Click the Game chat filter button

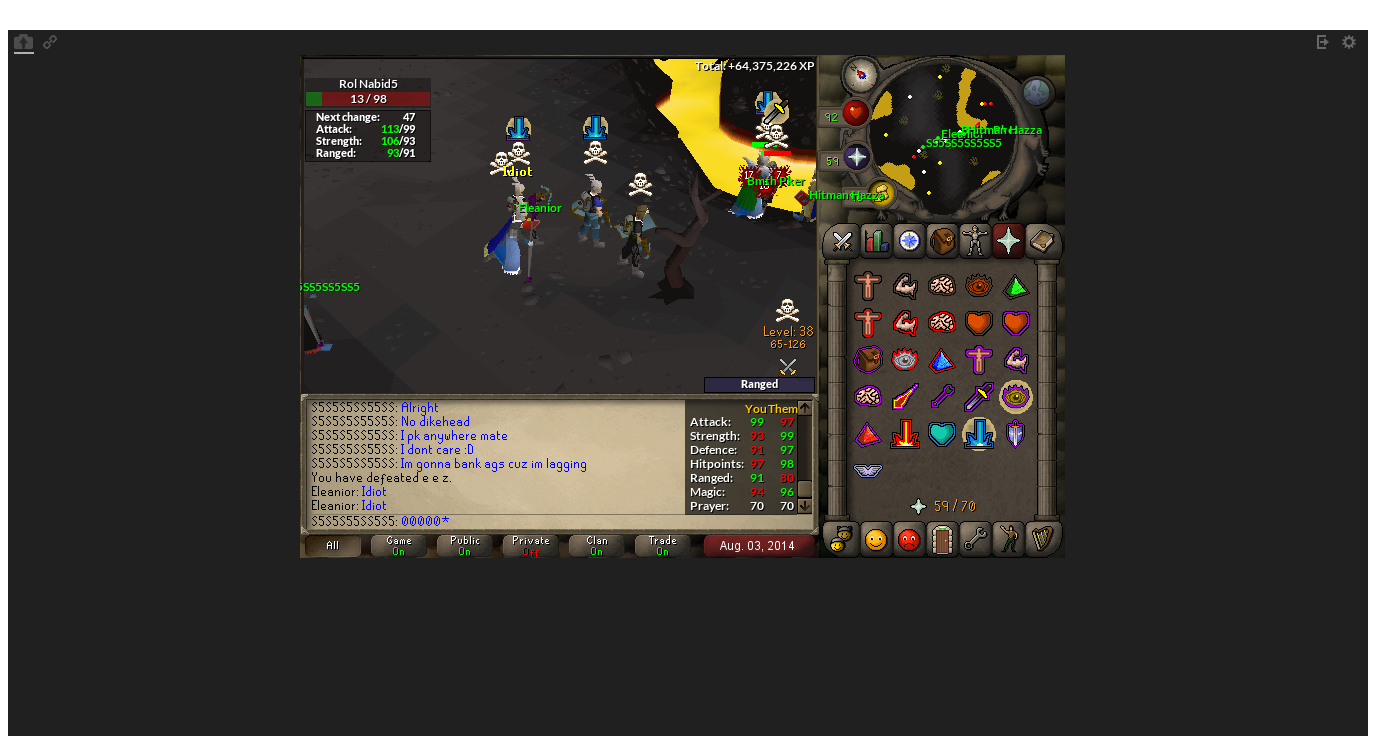coord(397,543)
